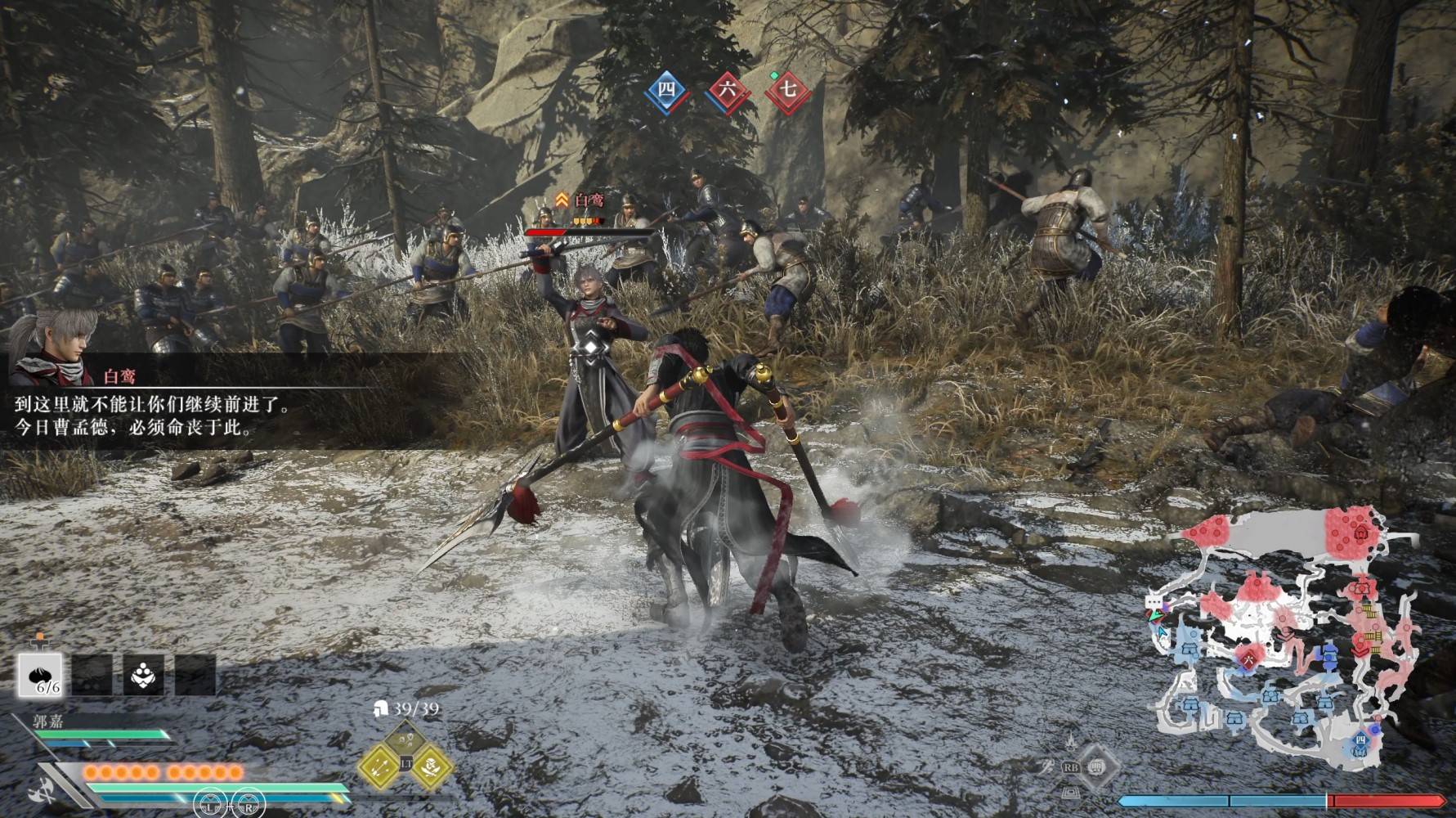Select the item slot with the three-dot emblem
This screenshot has width=1456, height=818.
(x=145, y=676)
